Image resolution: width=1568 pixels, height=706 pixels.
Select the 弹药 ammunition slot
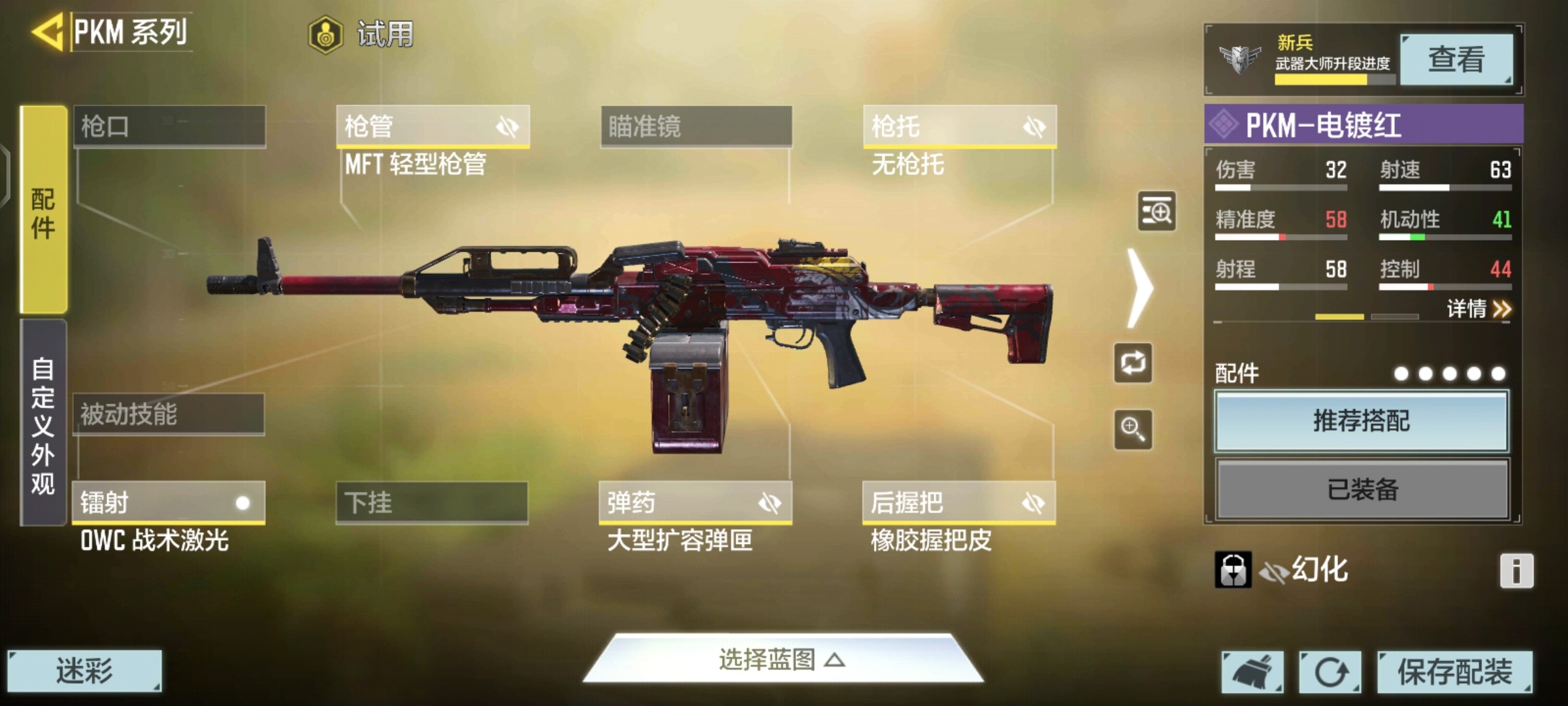[695, 503]
